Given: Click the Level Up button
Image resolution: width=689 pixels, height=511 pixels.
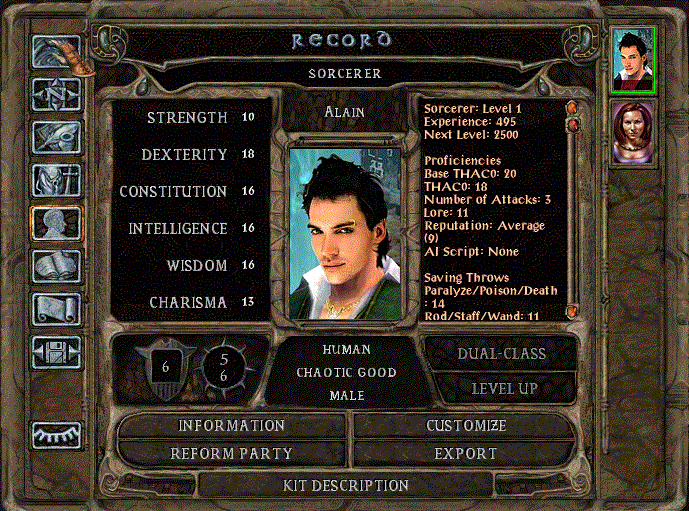Looking at the screenshot, I should coord(501,387).
